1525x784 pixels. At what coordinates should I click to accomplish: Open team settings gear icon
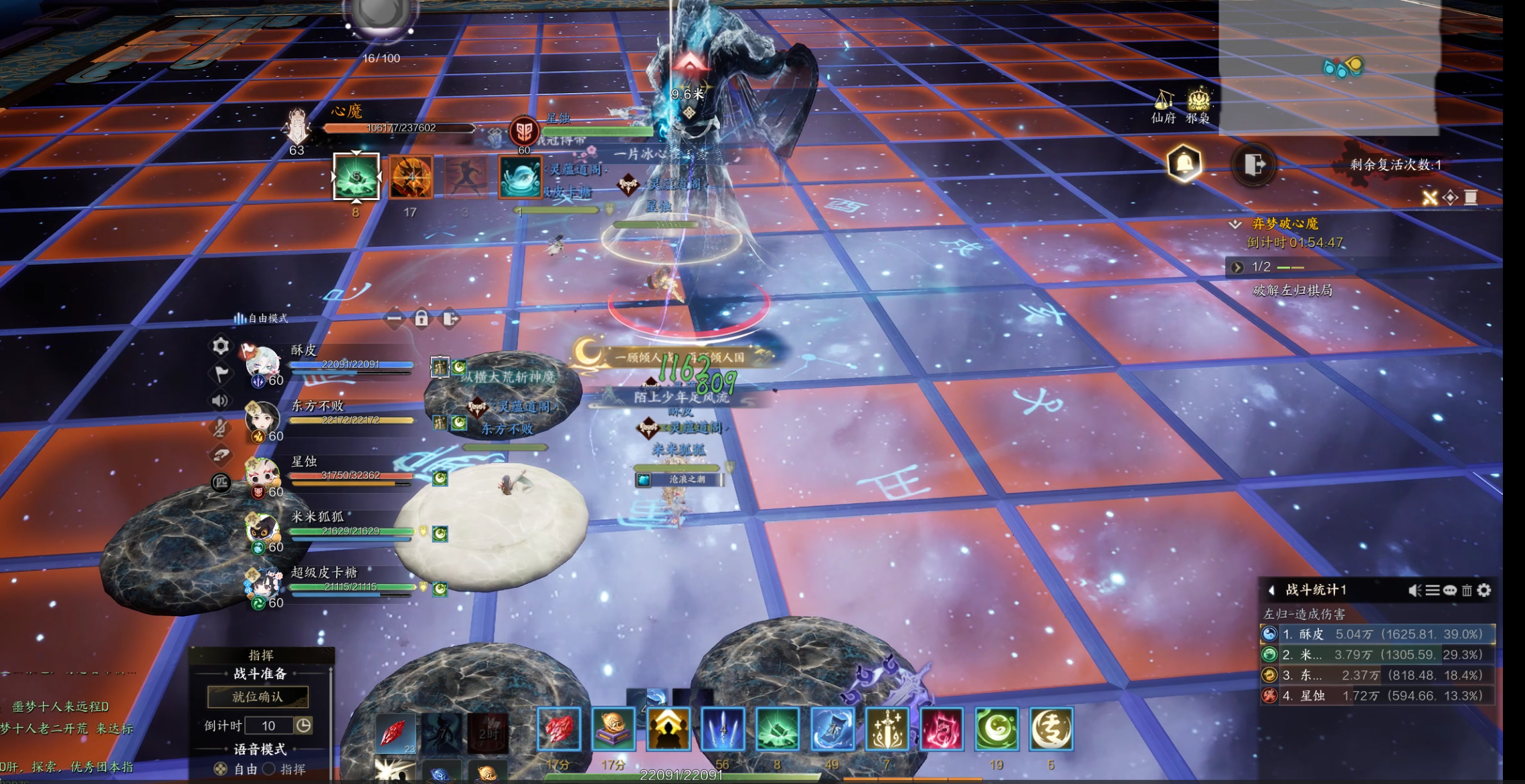click(221, 346)
